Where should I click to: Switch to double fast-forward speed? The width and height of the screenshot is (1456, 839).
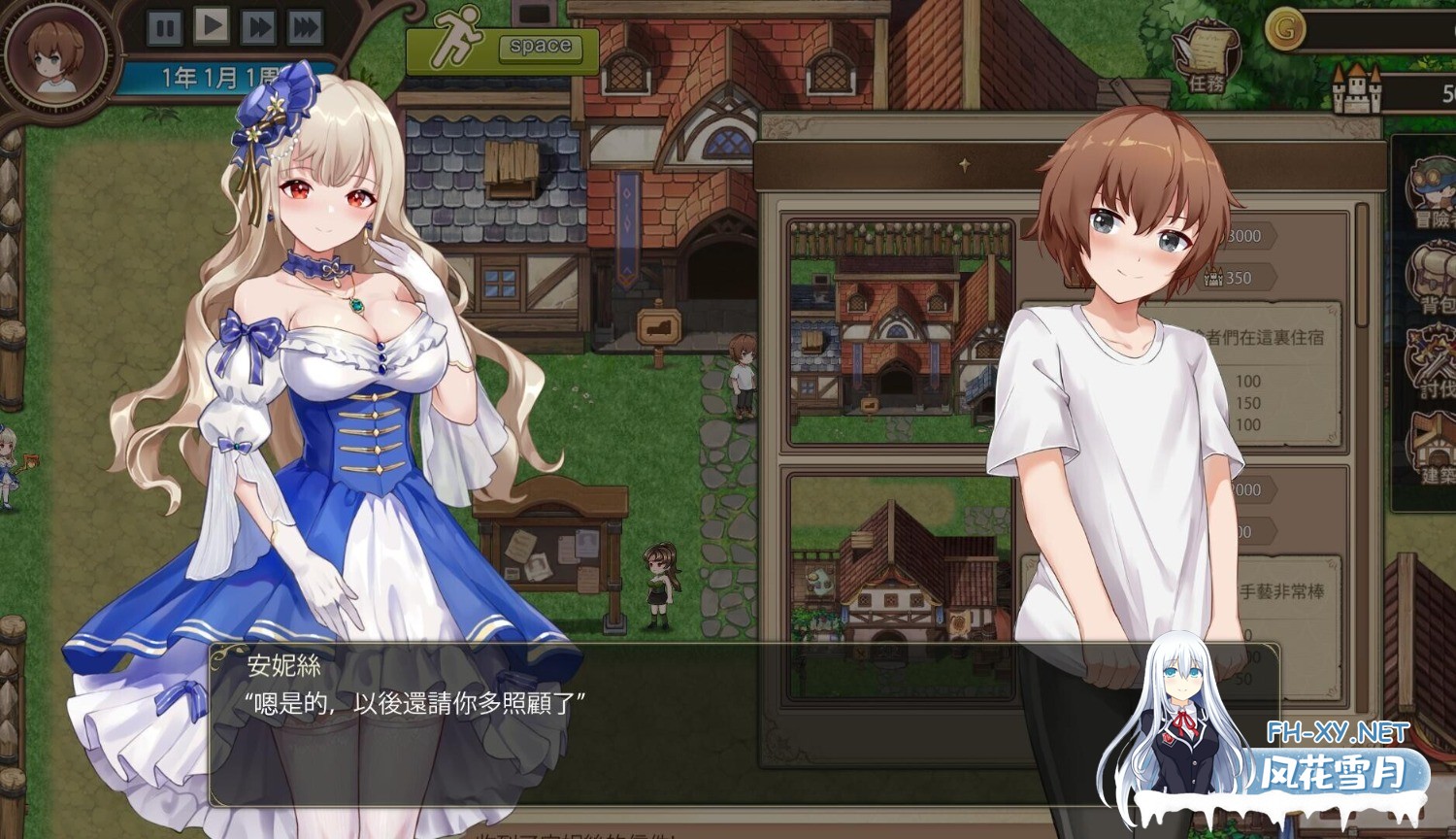[x=257, y=26]
